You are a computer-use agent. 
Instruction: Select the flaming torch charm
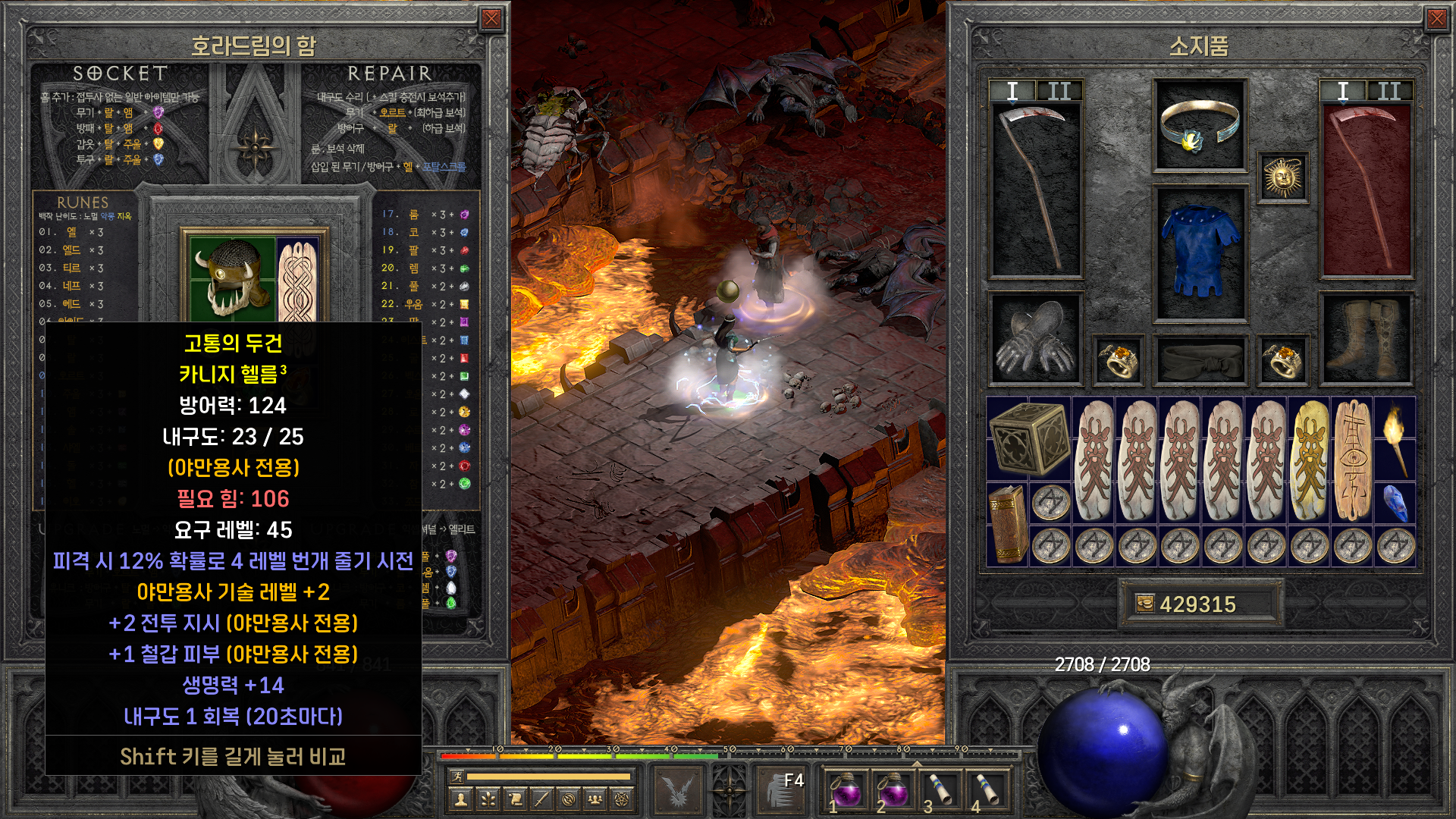(1395, 438)
